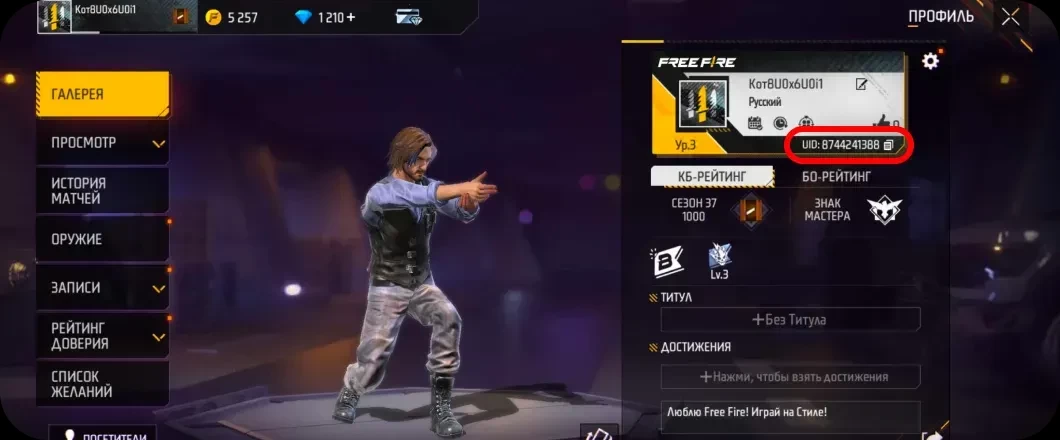
Task: Click the add achievements button
Action: click(x=789, y=377)
